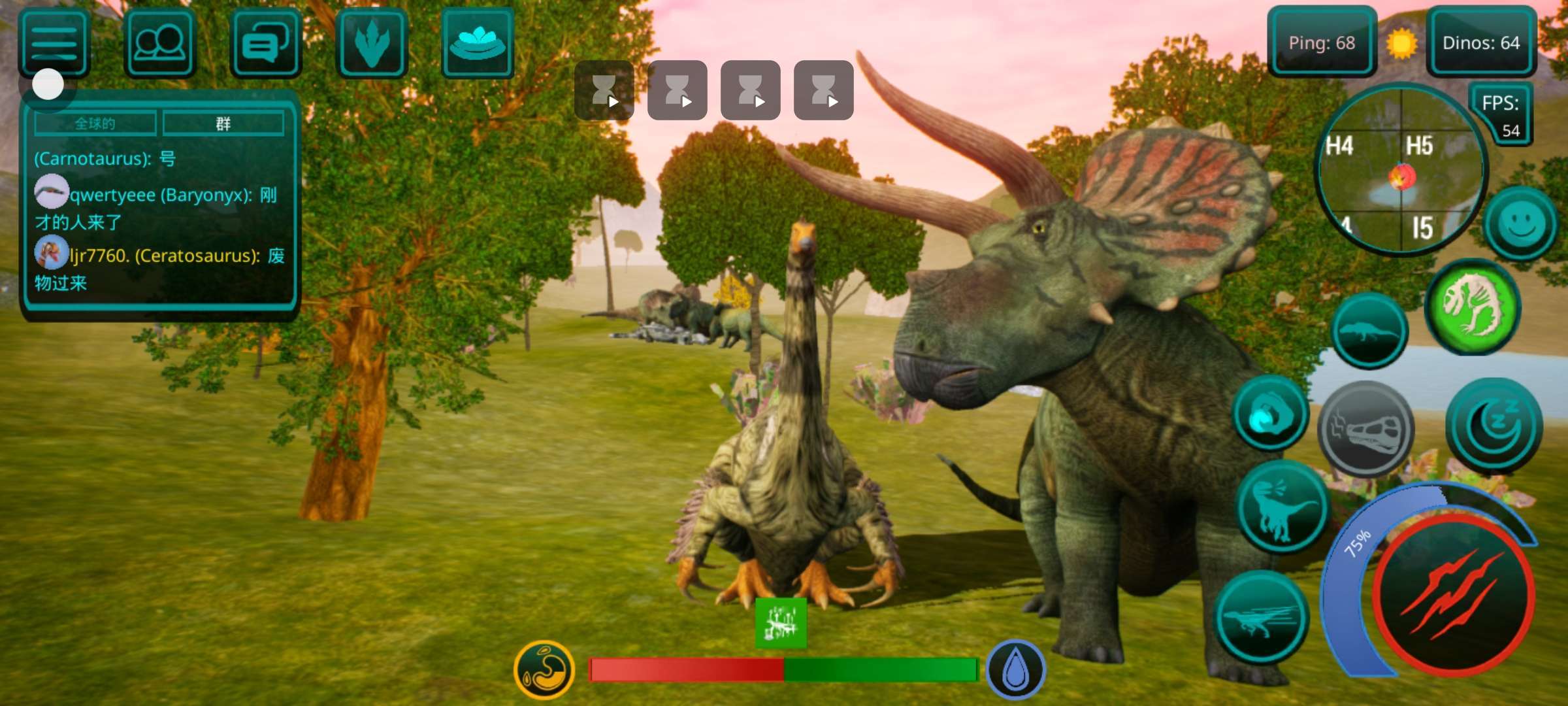
Task: Open the friends list icon
Action: tap(159, 44)
